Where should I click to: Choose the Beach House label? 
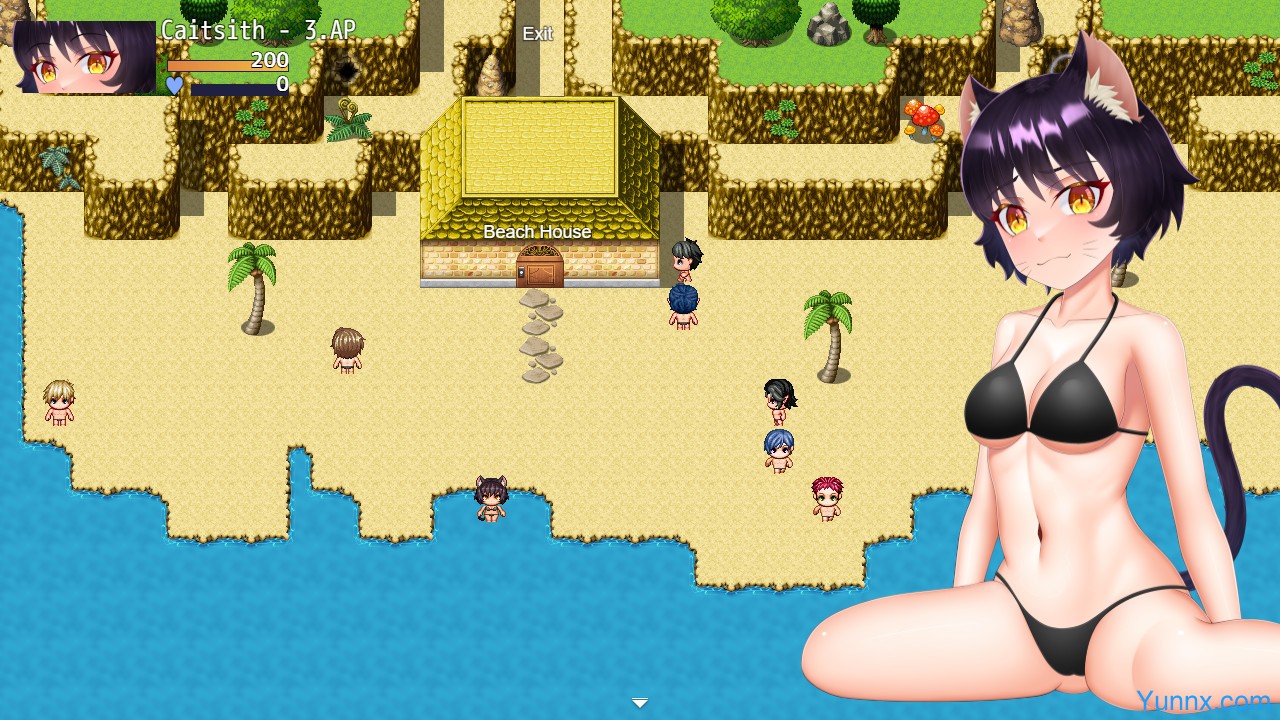[537, 232]
